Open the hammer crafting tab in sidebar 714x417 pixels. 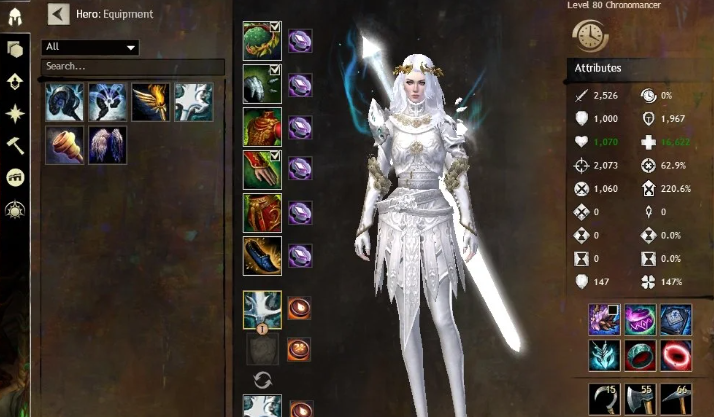16,146
